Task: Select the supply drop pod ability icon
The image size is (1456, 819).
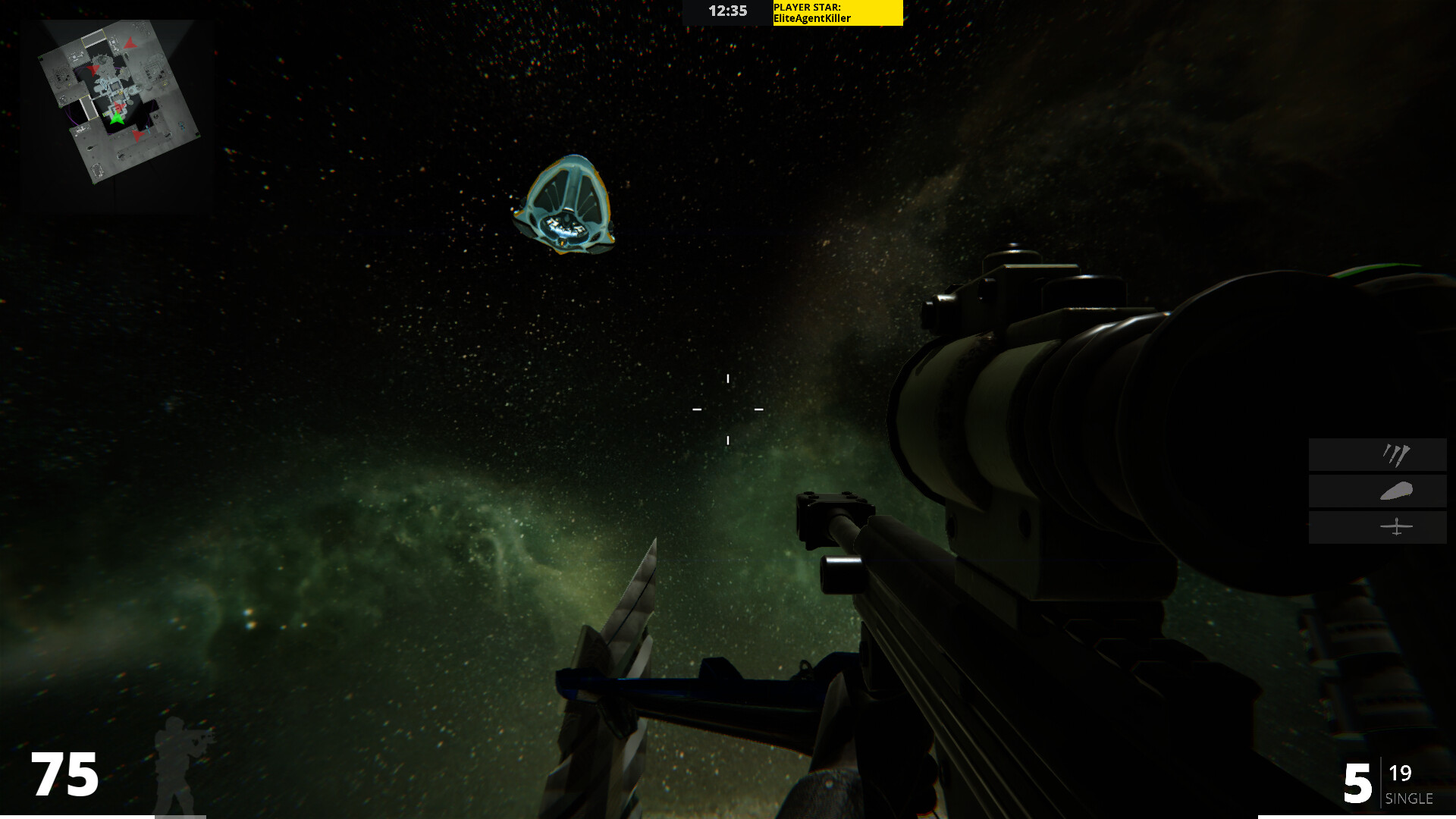Action: 1398,491
